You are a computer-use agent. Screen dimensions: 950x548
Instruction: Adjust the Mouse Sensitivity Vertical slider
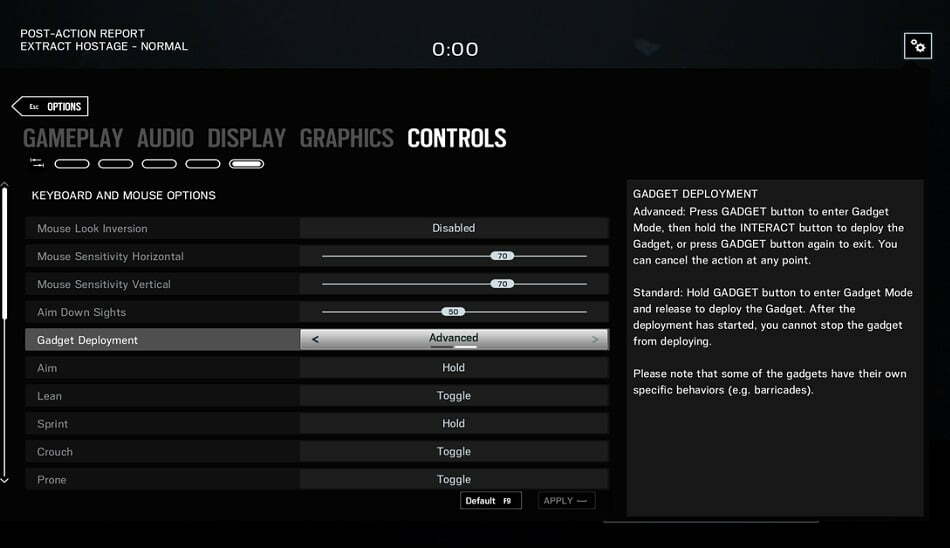(502, 284)
